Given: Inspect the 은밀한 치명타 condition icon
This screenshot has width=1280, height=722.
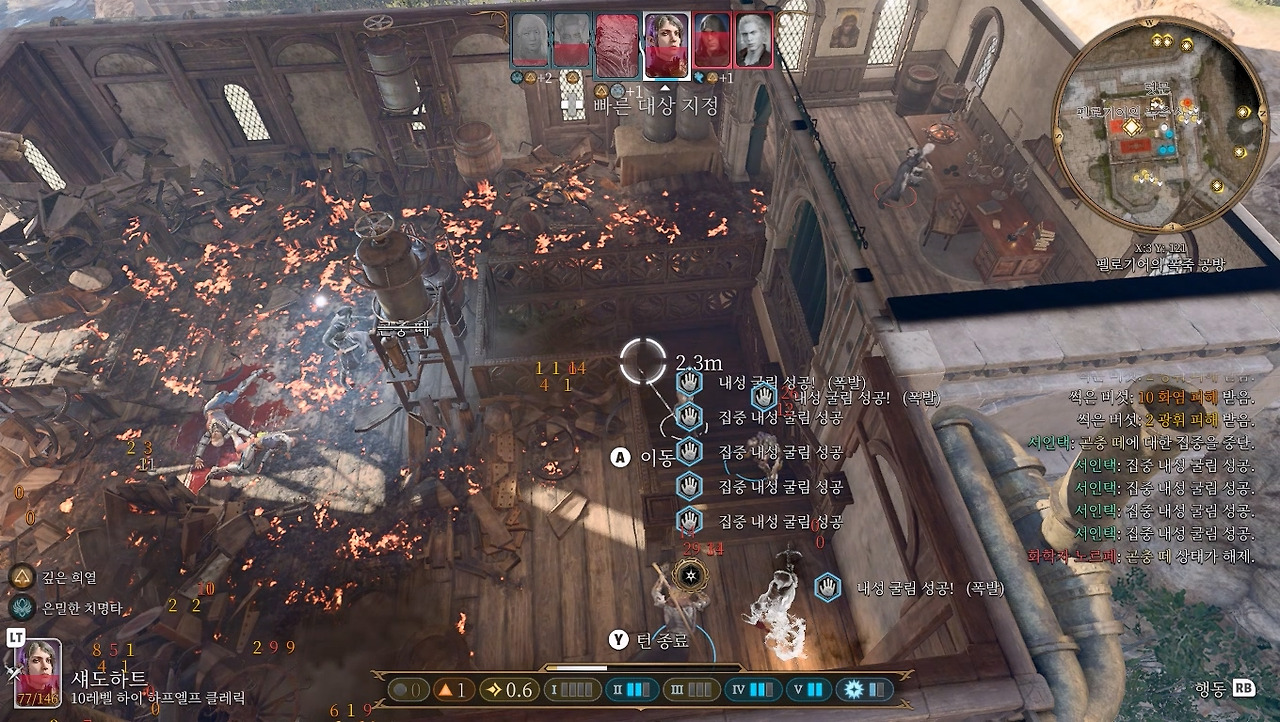Looking at the screenshot, I should (22, 607).
